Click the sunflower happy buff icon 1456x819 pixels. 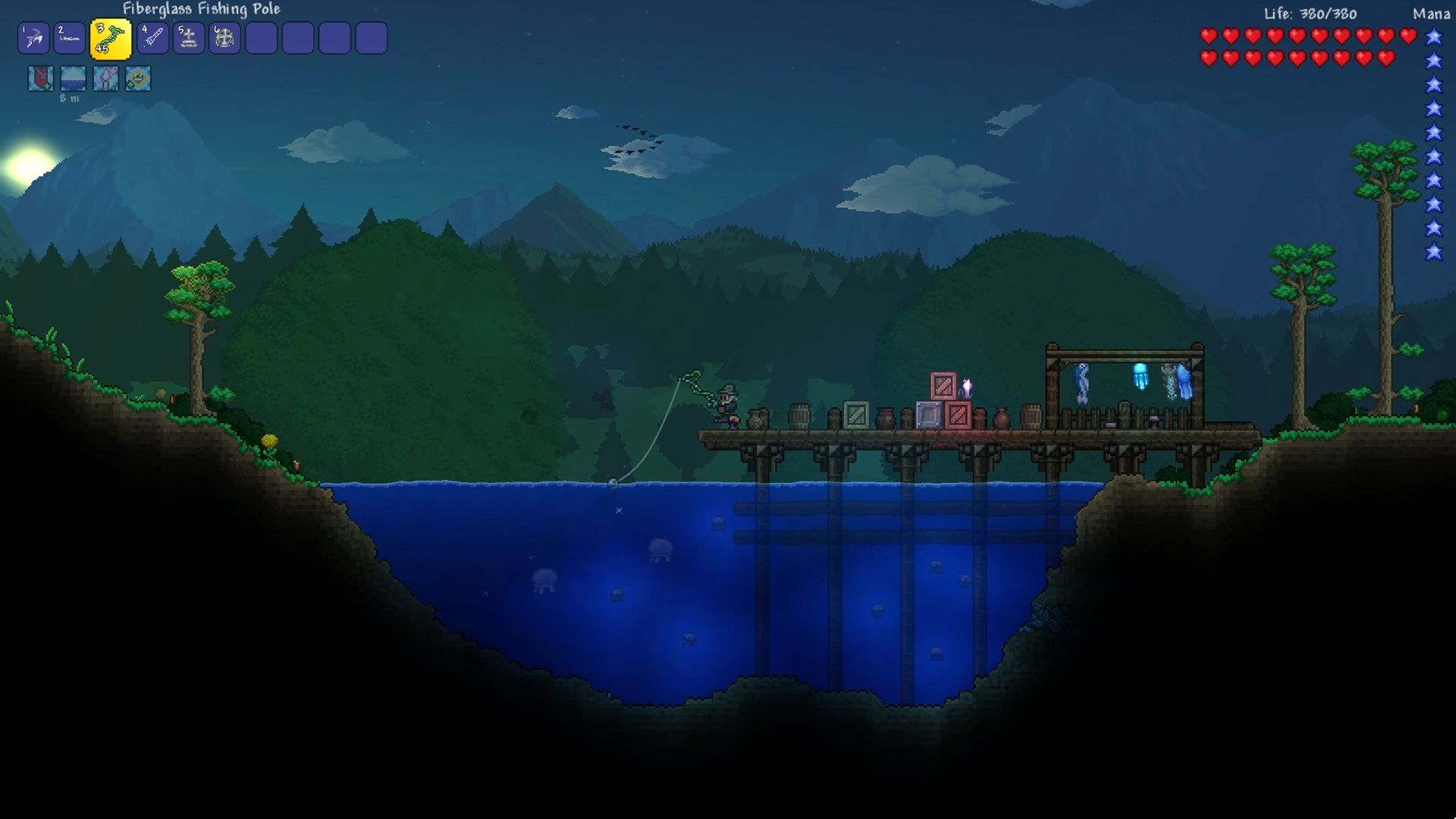point(138,78)
